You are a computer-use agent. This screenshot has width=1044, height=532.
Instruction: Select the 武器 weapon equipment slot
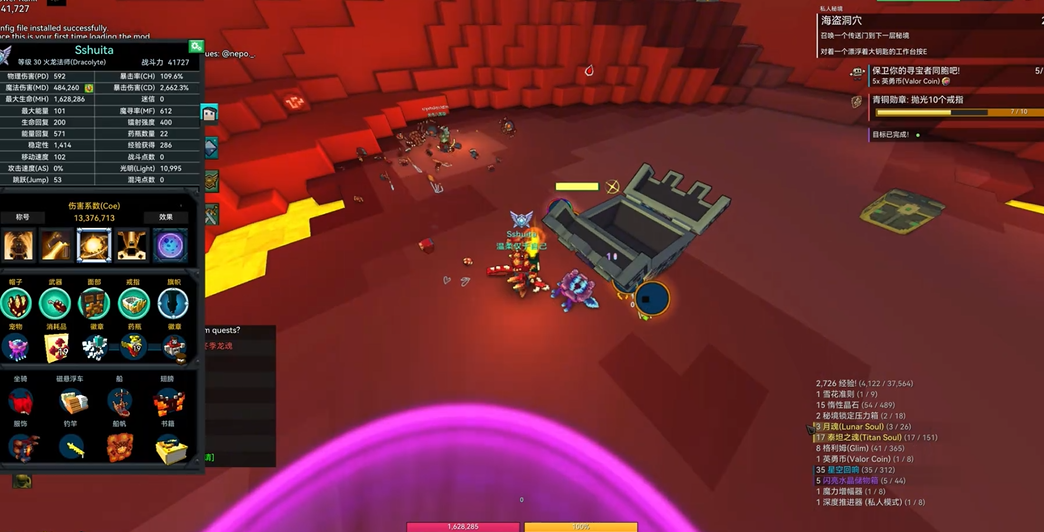pyautogui.click(x=55, y=304)
